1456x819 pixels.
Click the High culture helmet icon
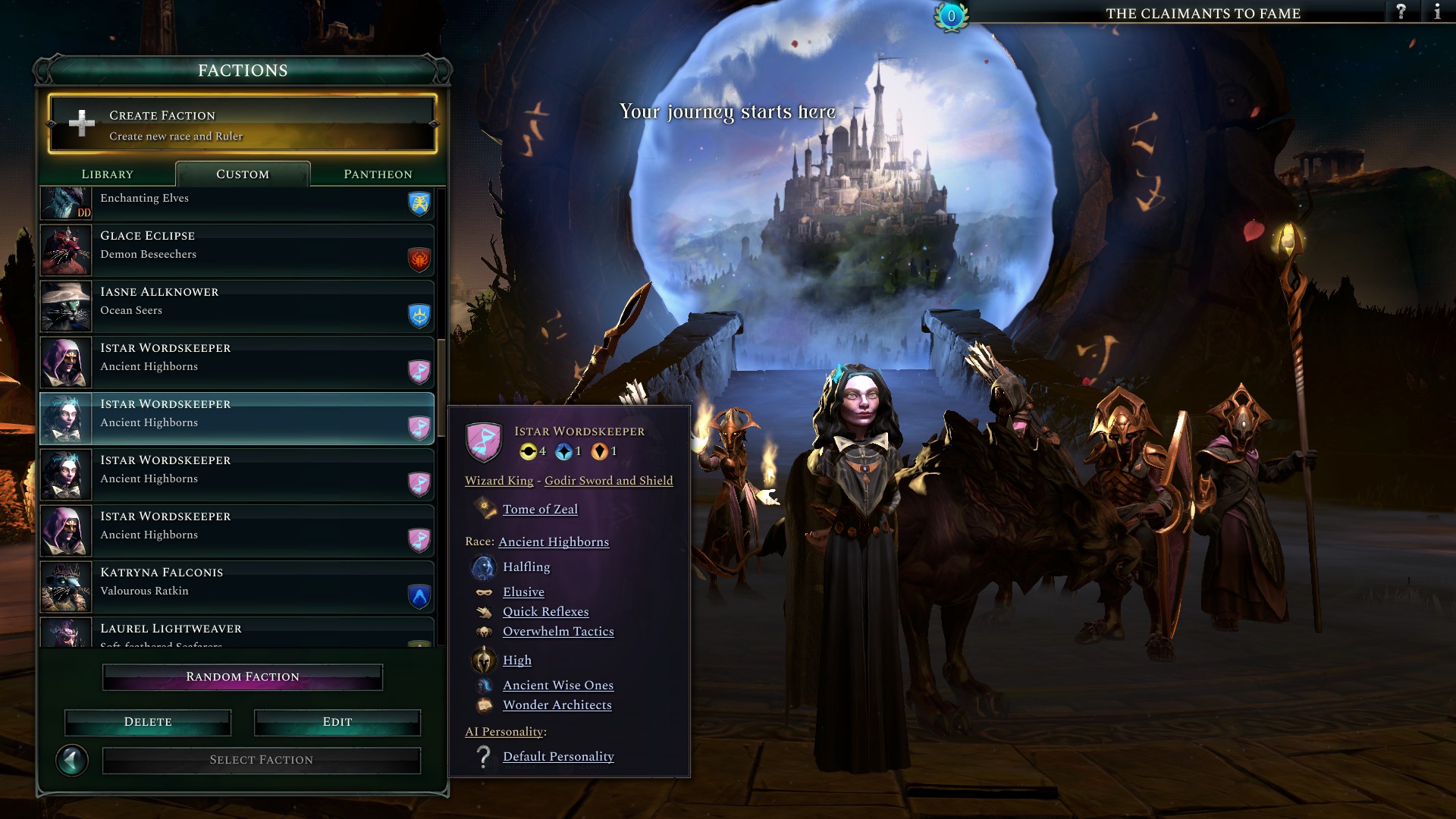484,660
